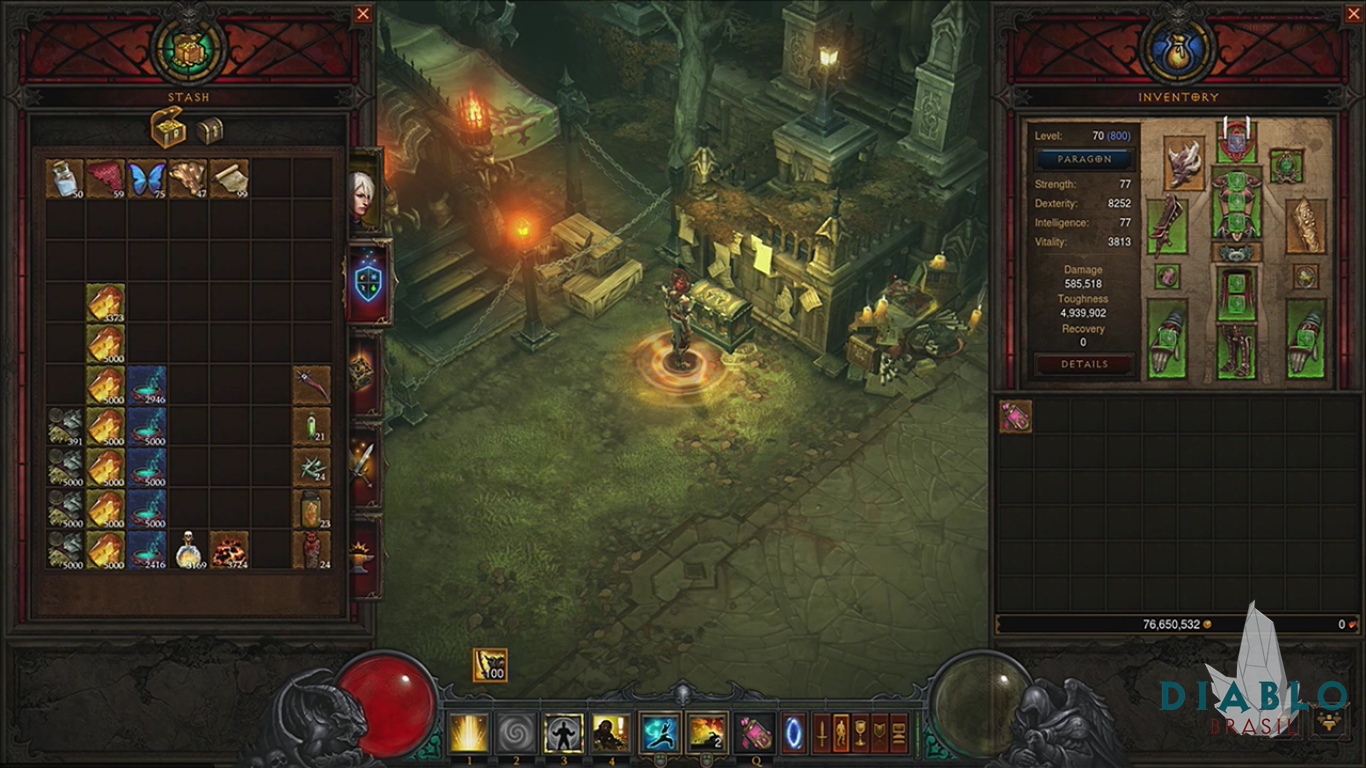Pick the green vial stack of 21
This screenshot has width=1366, height=768.
coord(311,426)
